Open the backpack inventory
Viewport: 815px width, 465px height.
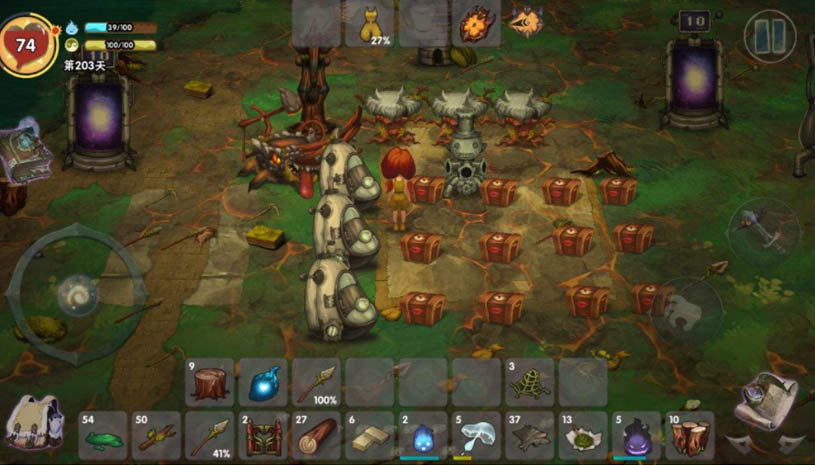(x=32, y=421)
